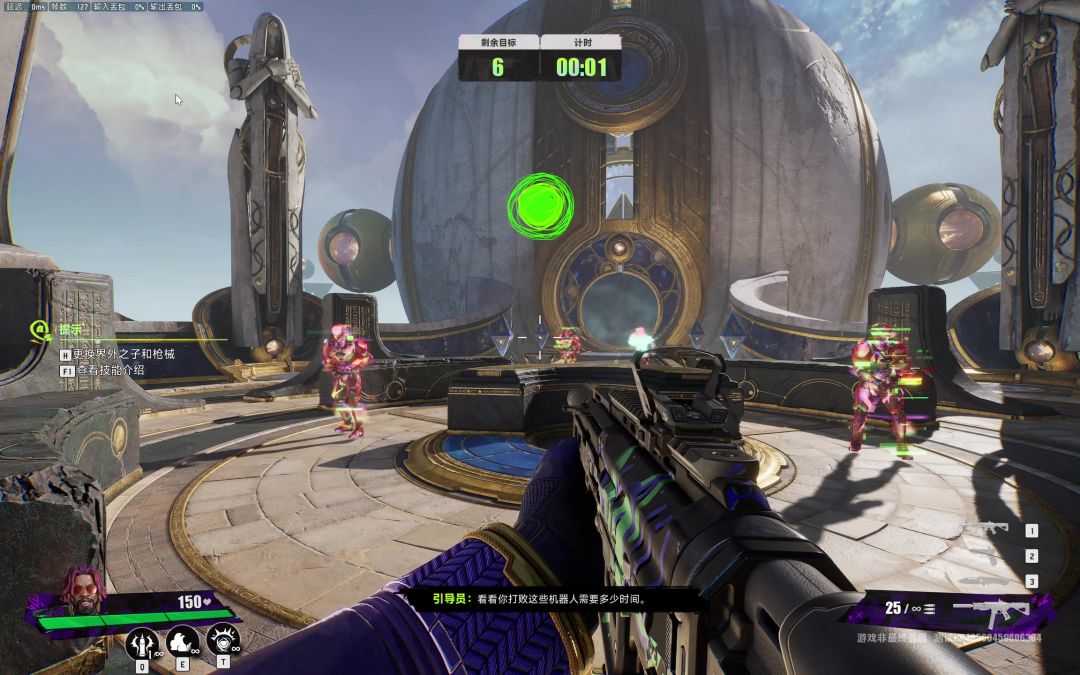The image size is (1080, 675).
Task: Equip the knife in slot 3
Action: 986,581
